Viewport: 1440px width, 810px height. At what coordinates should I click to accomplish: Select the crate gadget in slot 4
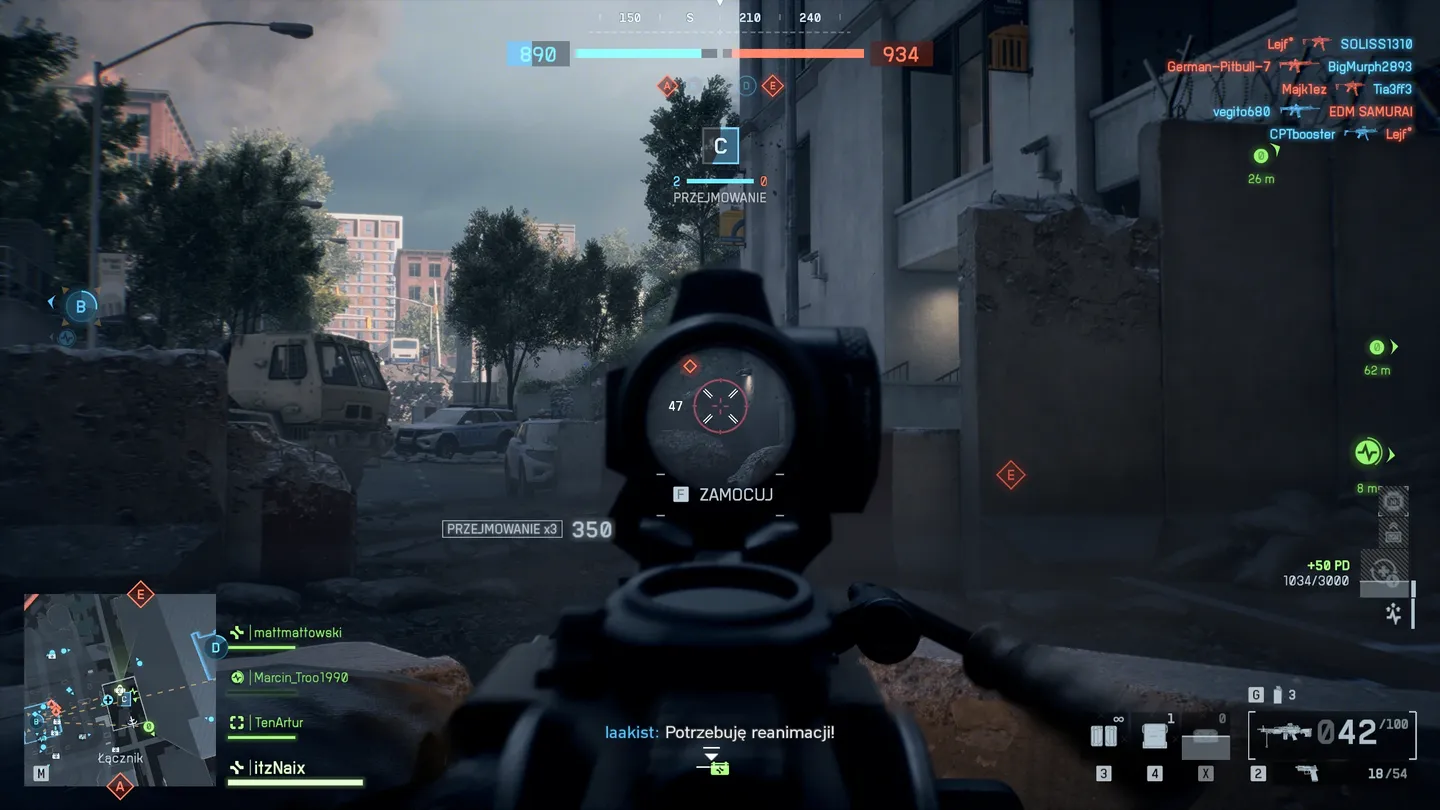[1155, 736]
